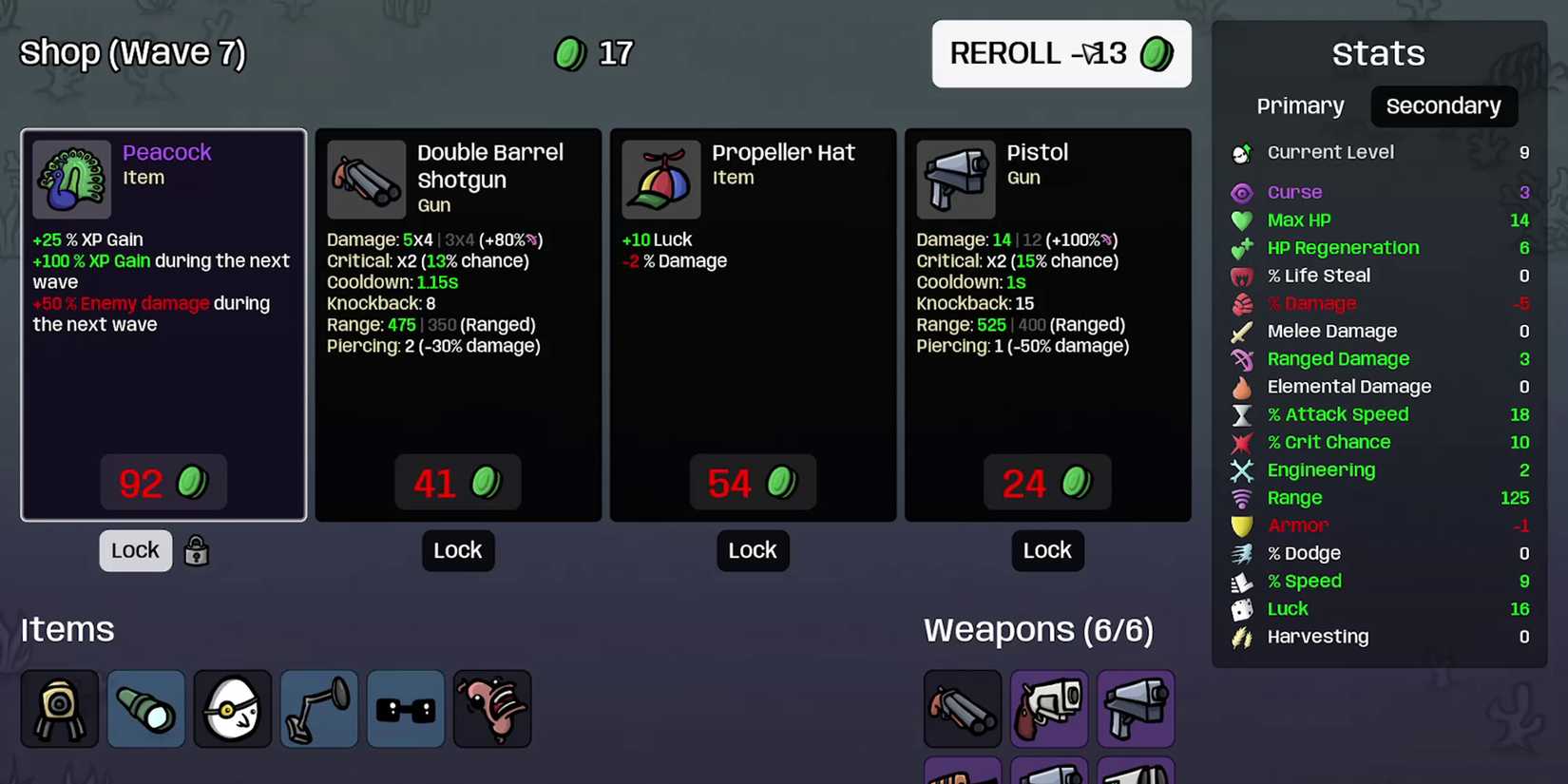
Task: Click the Pistol gun icon in the shop
Action: (x=955, y=179)
